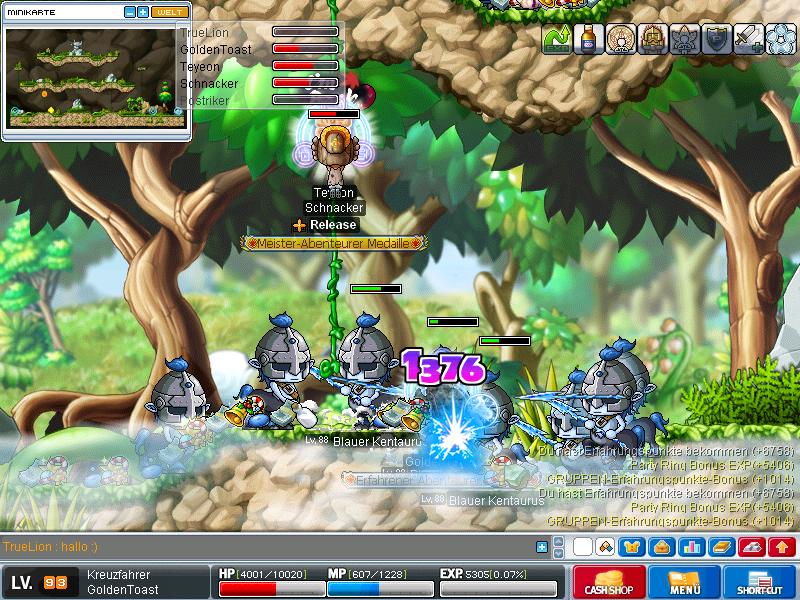Viewport: 800px width, 600px height.
Task: Select GoldenToast in the party list
Action: pyautogui.click(x=215, y=49)
